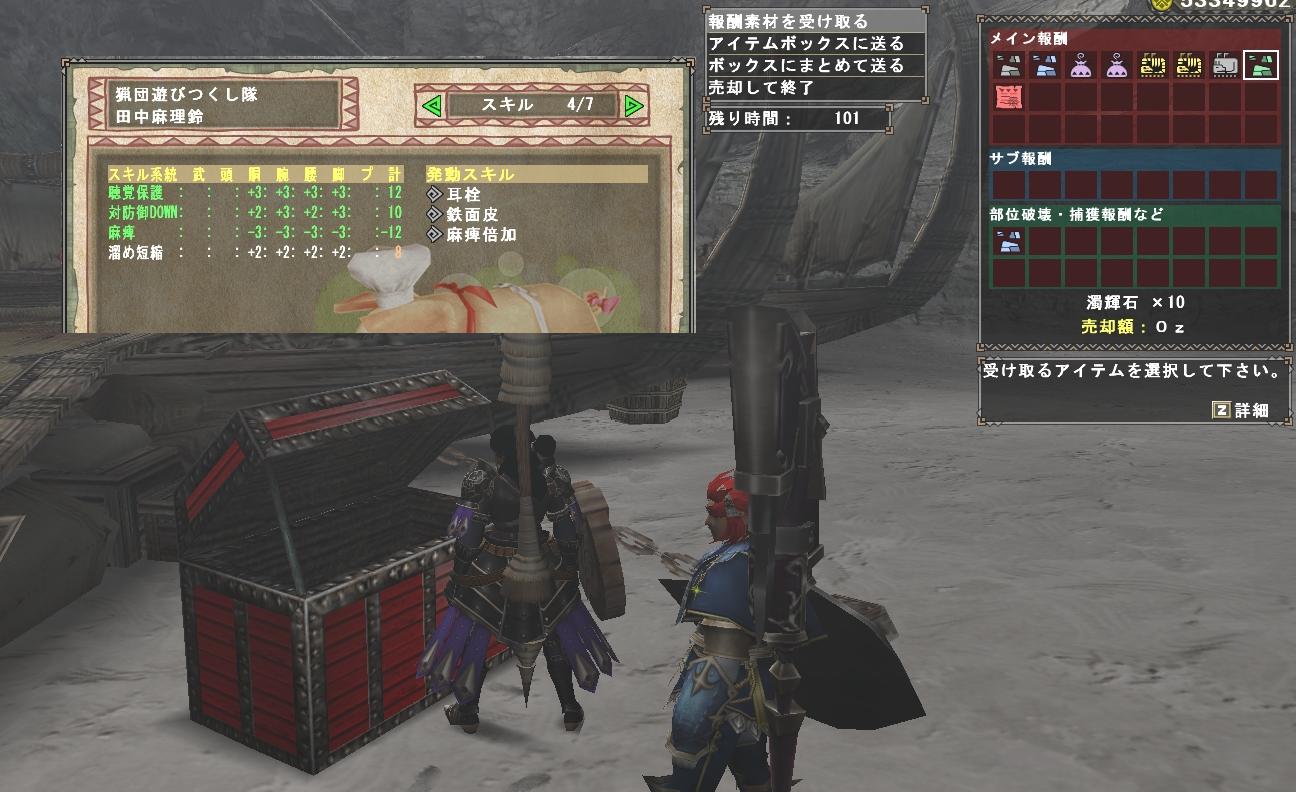Choose ボックスにまとめて送る option
This screenshot has width=1296, height=792.
click(x=806, y=65)
